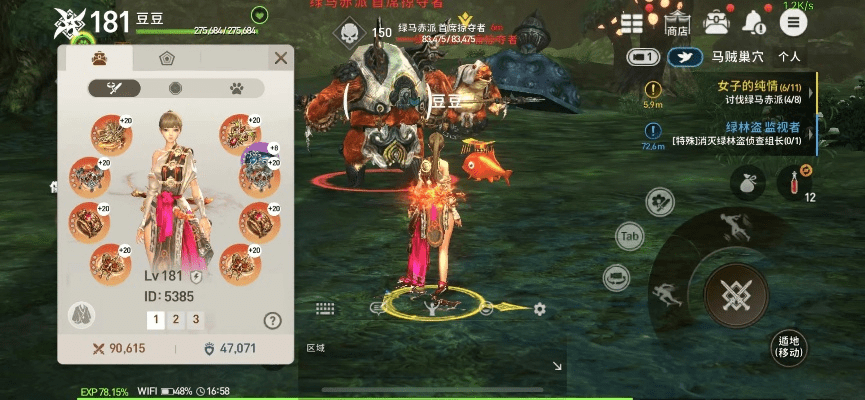Viewport: 865px width, 400px height.
Task: Select the paw-print pet sub-tab
Action: pyautogui.click(x=237, y=88)
